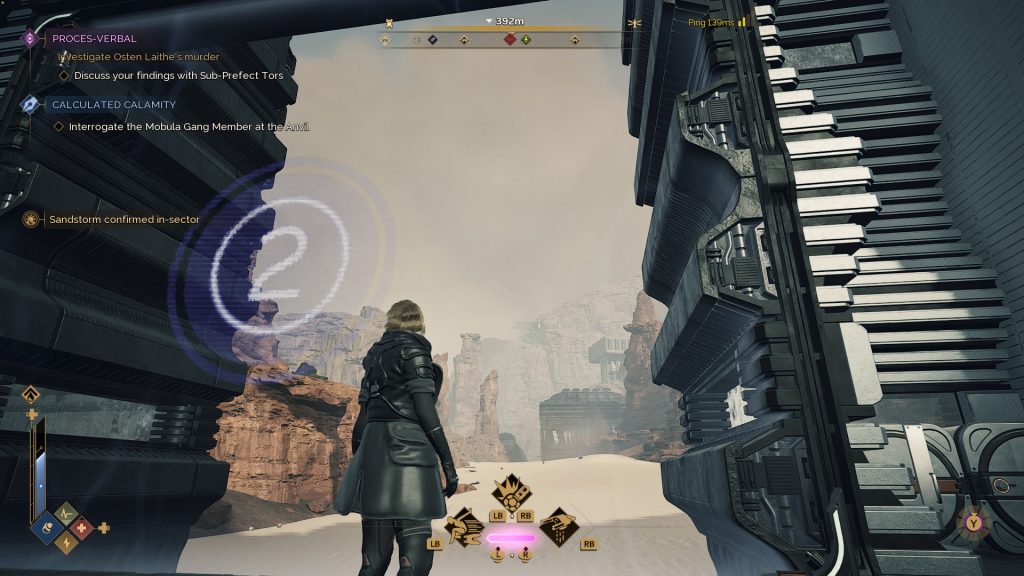The image size is (1024, 576).
Task: Select the red cross healing diamond
Action: pos(81,528)
